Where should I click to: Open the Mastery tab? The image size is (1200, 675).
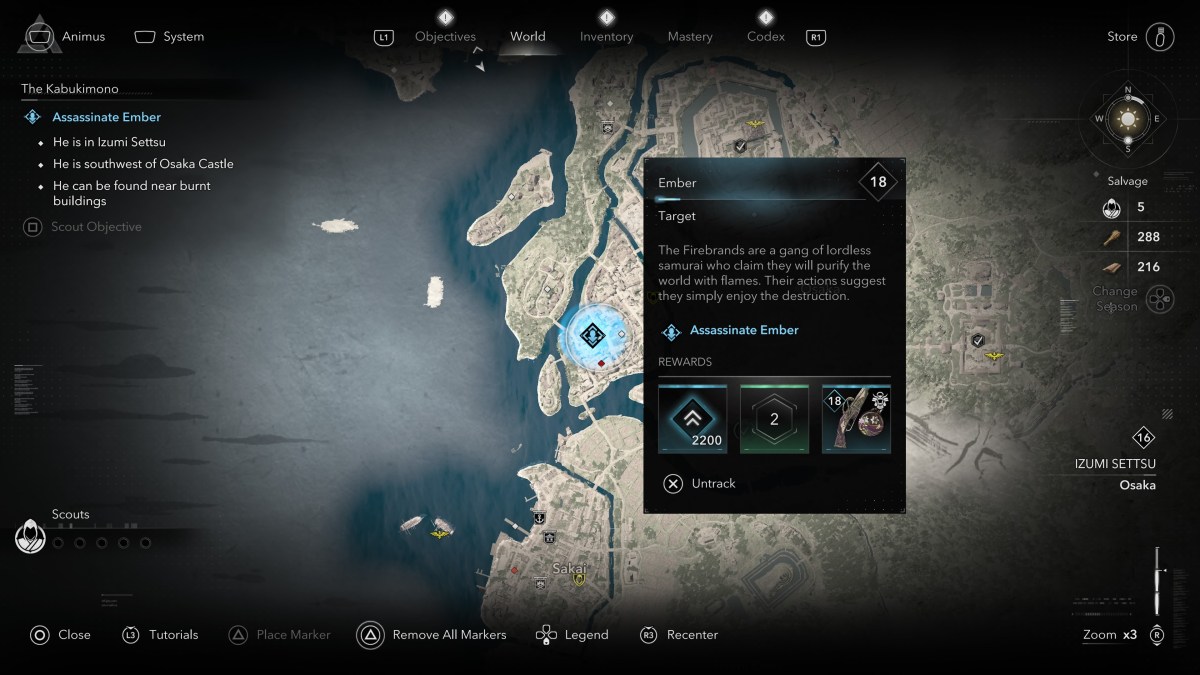pyautogui.click(x=690, y=37)
